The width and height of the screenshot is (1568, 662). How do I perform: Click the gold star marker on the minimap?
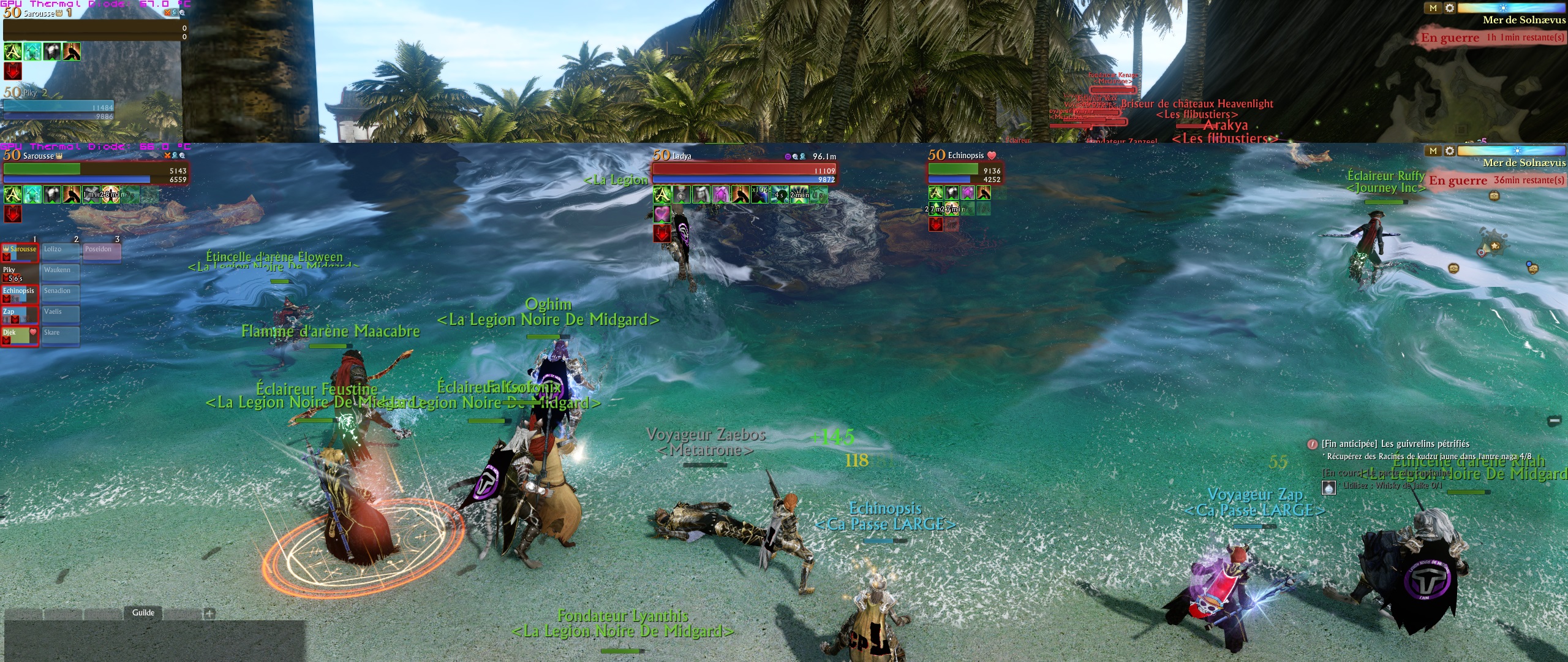pyautogui.click(x=1494, y=246)
